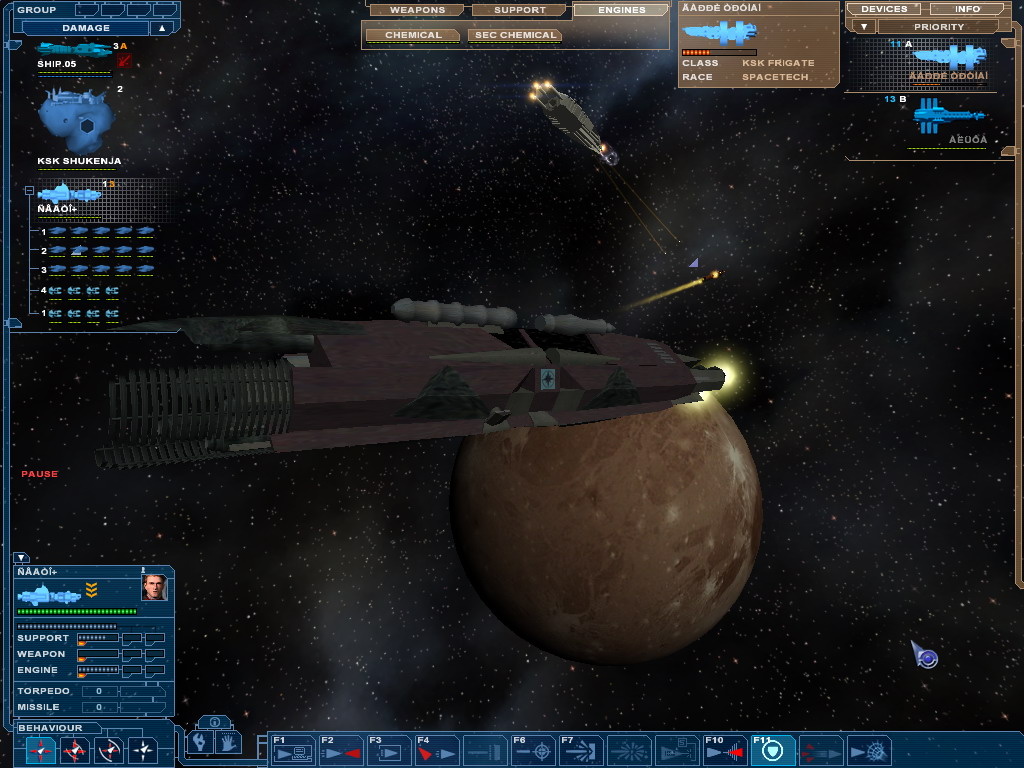Collapse the selected ship's squadron tree

pyautogui.click(x=30, y=190)
